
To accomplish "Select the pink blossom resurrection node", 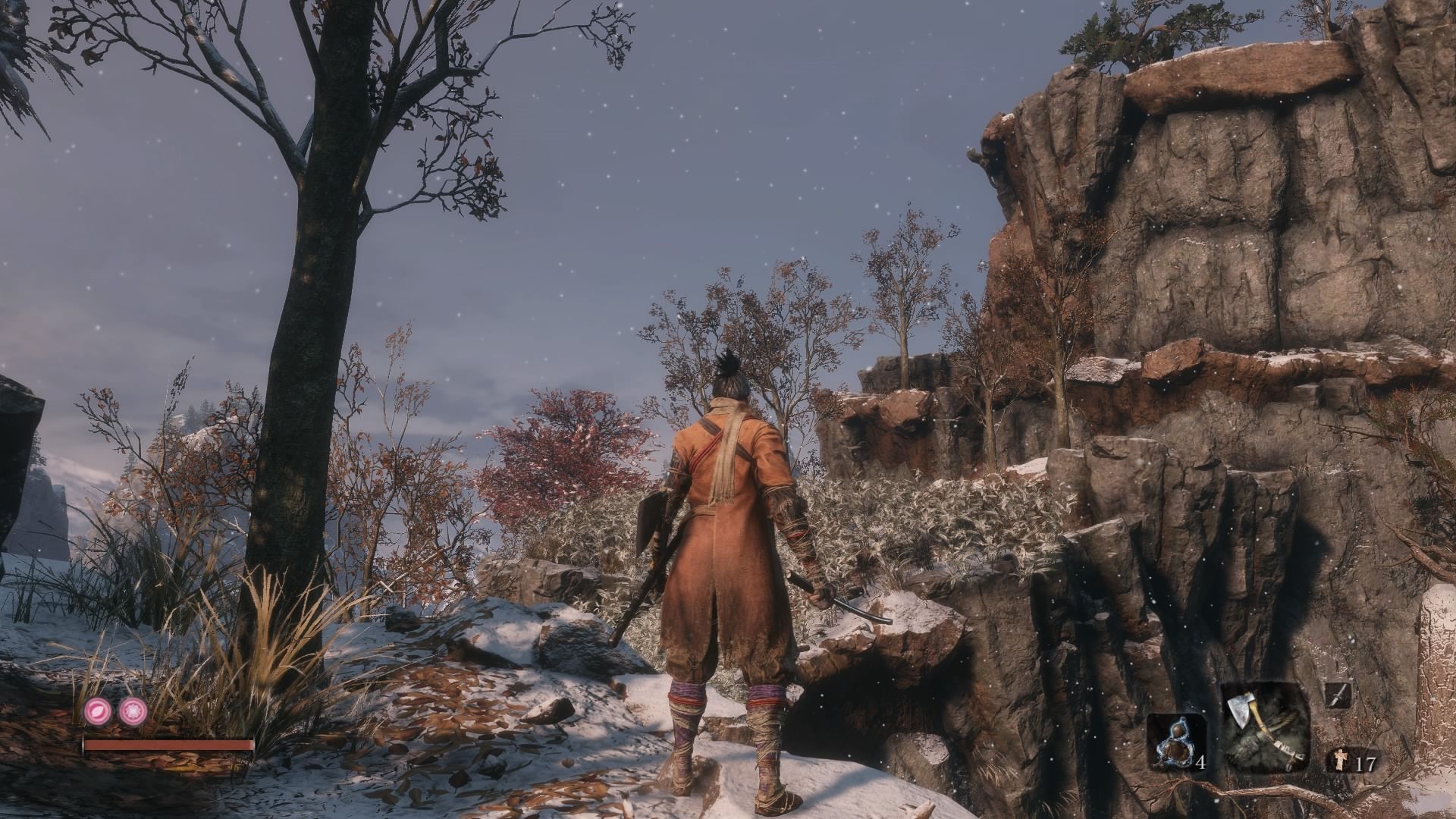I will [x=133, y=710].
